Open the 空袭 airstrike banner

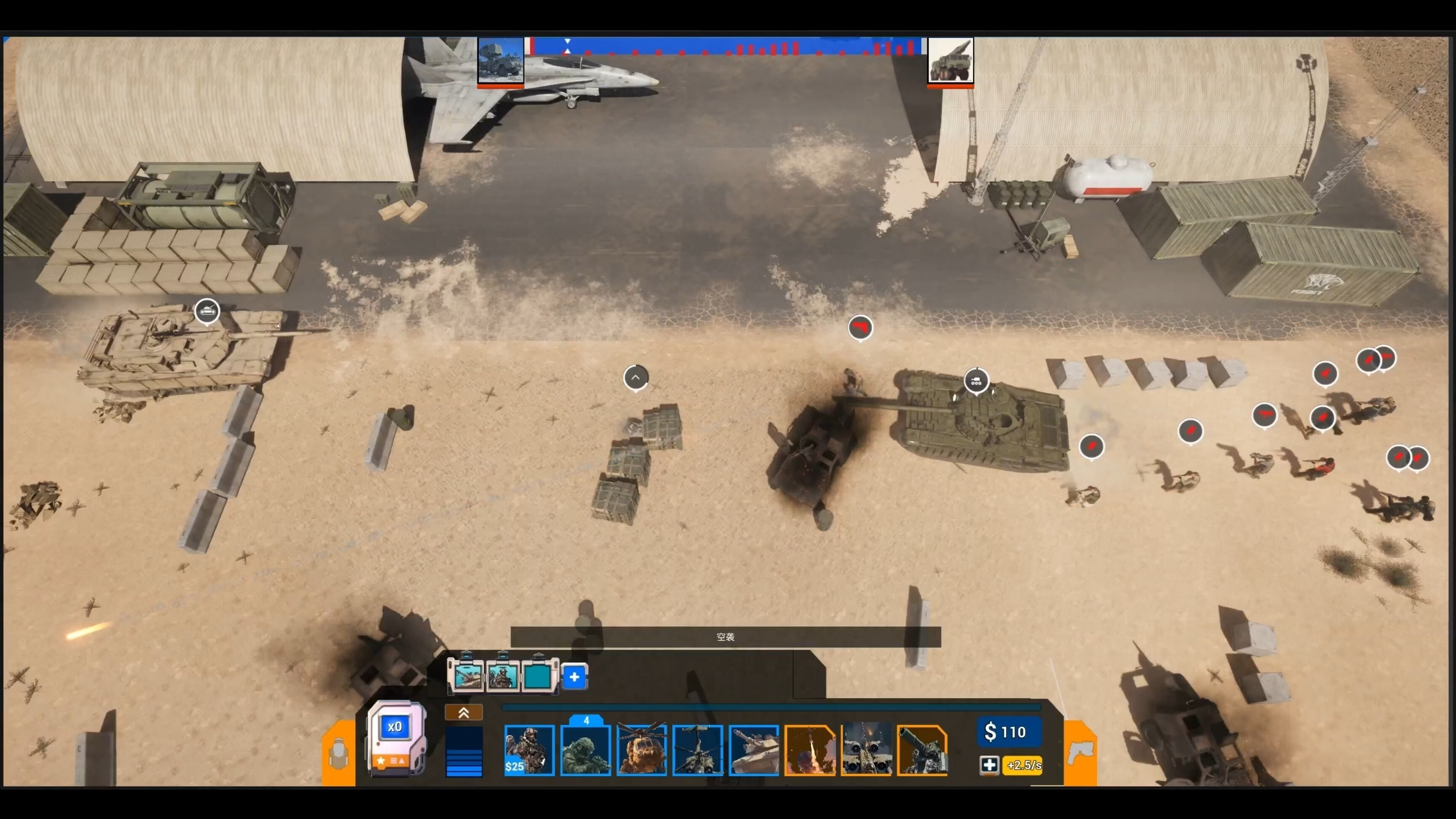pyautogui.click(x=725, y=637)
